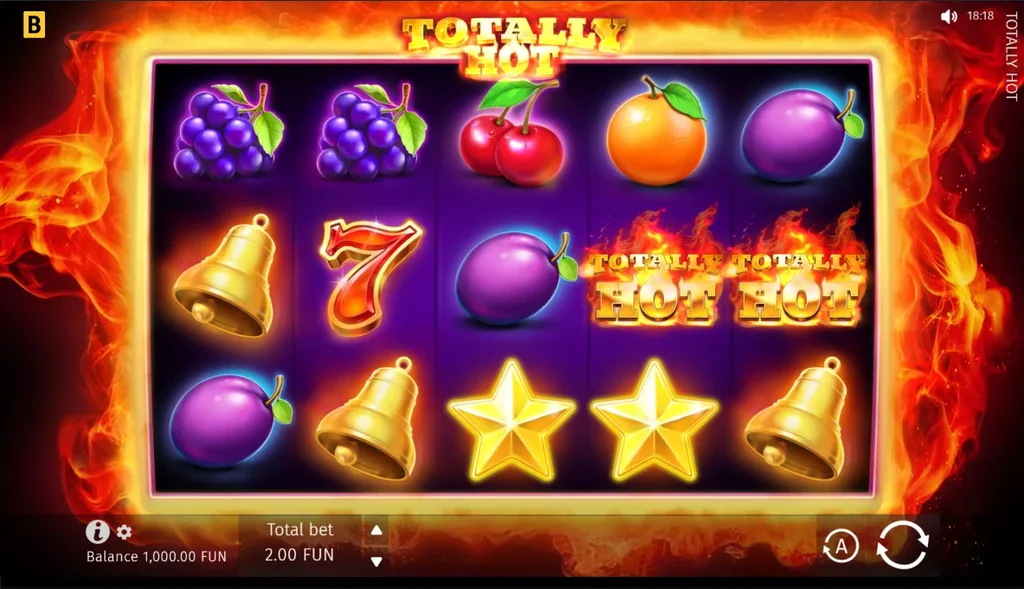
Task: Activate the autoplay A button
Action: pos(841,546)
